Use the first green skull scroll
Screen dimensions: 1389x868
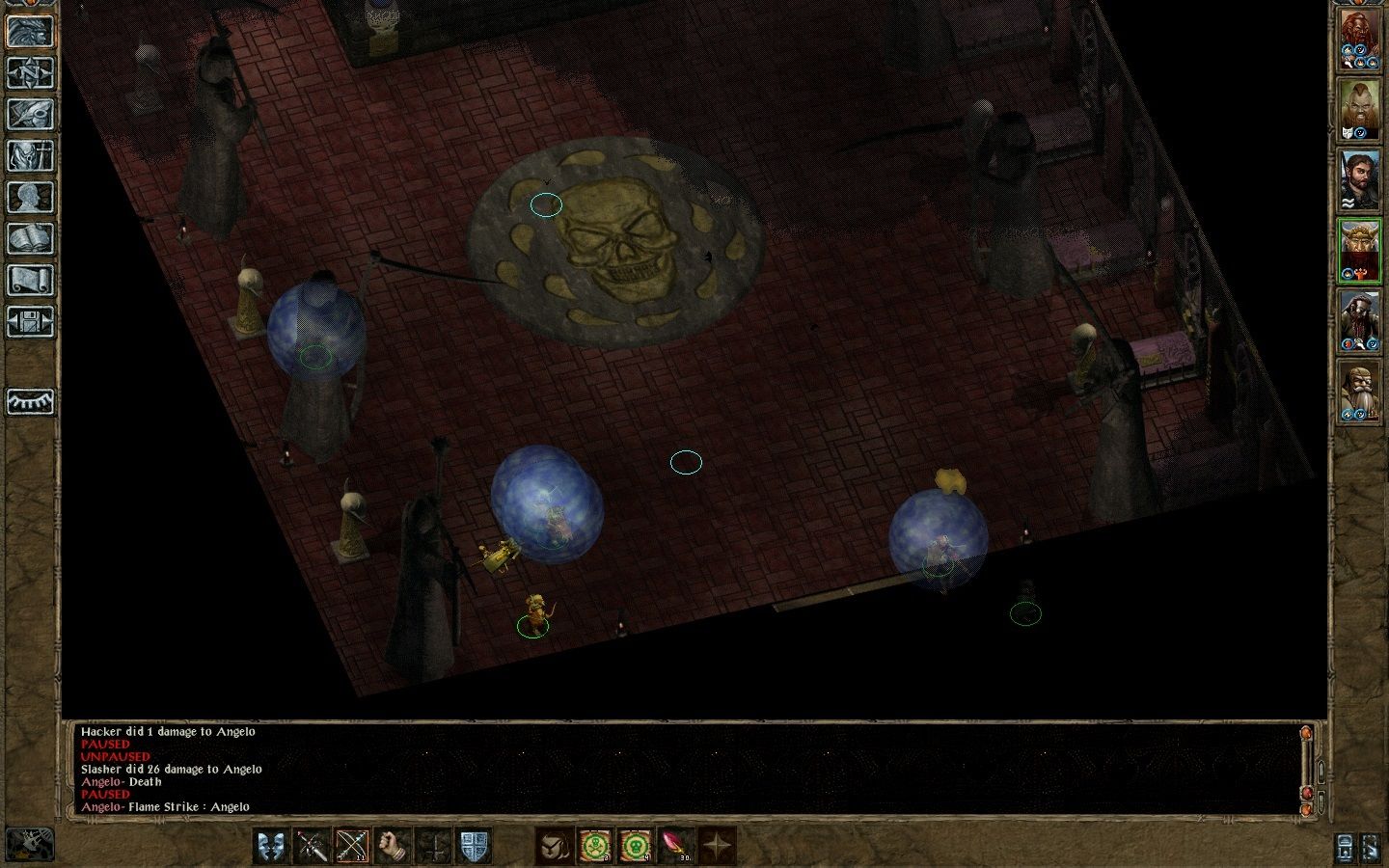pyautogui.click(x=594, y=846)
